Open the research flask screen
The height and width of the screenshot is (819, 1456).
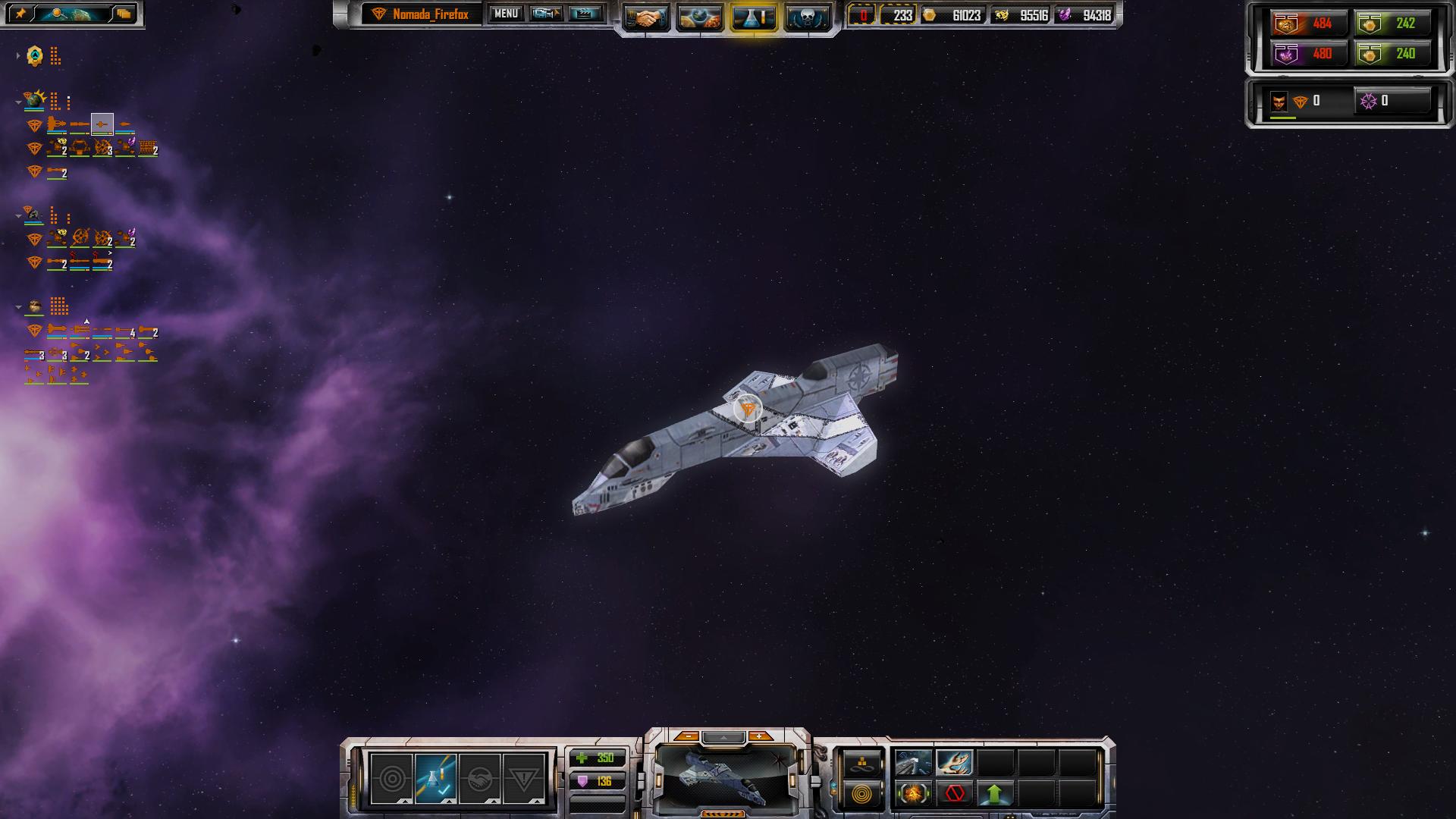(x=753, y=17)
